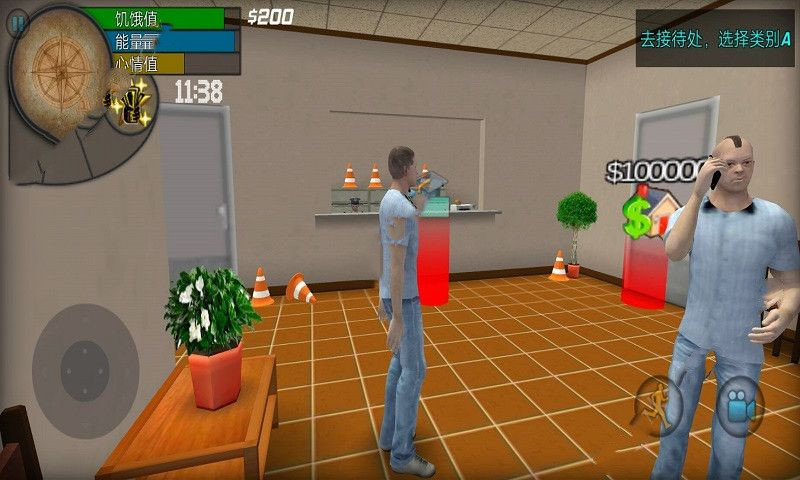Tap the sparkling cards icon beside the minimap
This screenshot has width=800, height=480.
[x=130, y=103]
